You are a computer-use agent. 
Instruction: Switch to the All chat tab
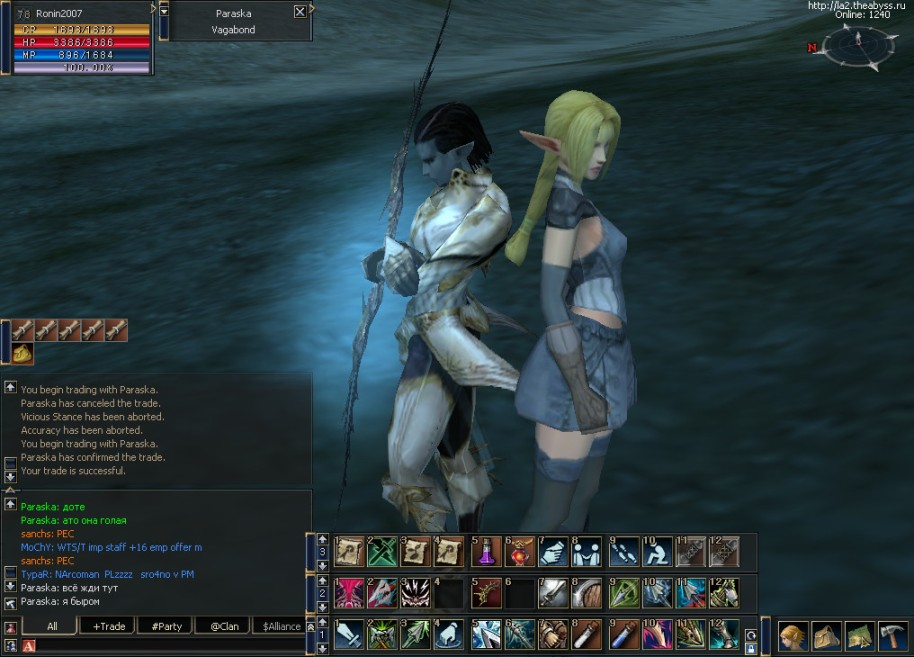[x=51, y=626]
